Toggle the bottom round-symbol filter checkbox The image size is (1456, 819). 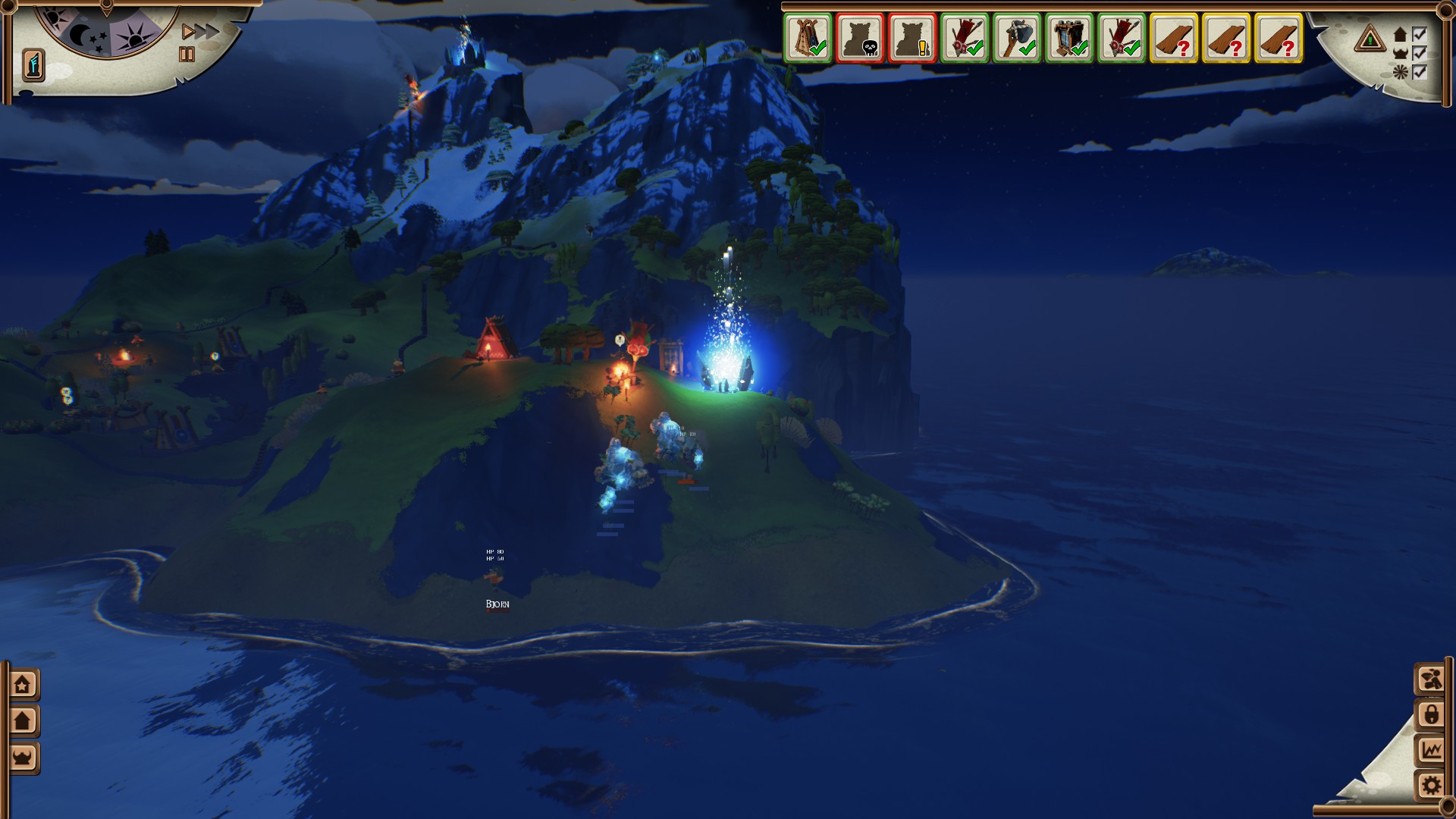tap(1420, 72)
